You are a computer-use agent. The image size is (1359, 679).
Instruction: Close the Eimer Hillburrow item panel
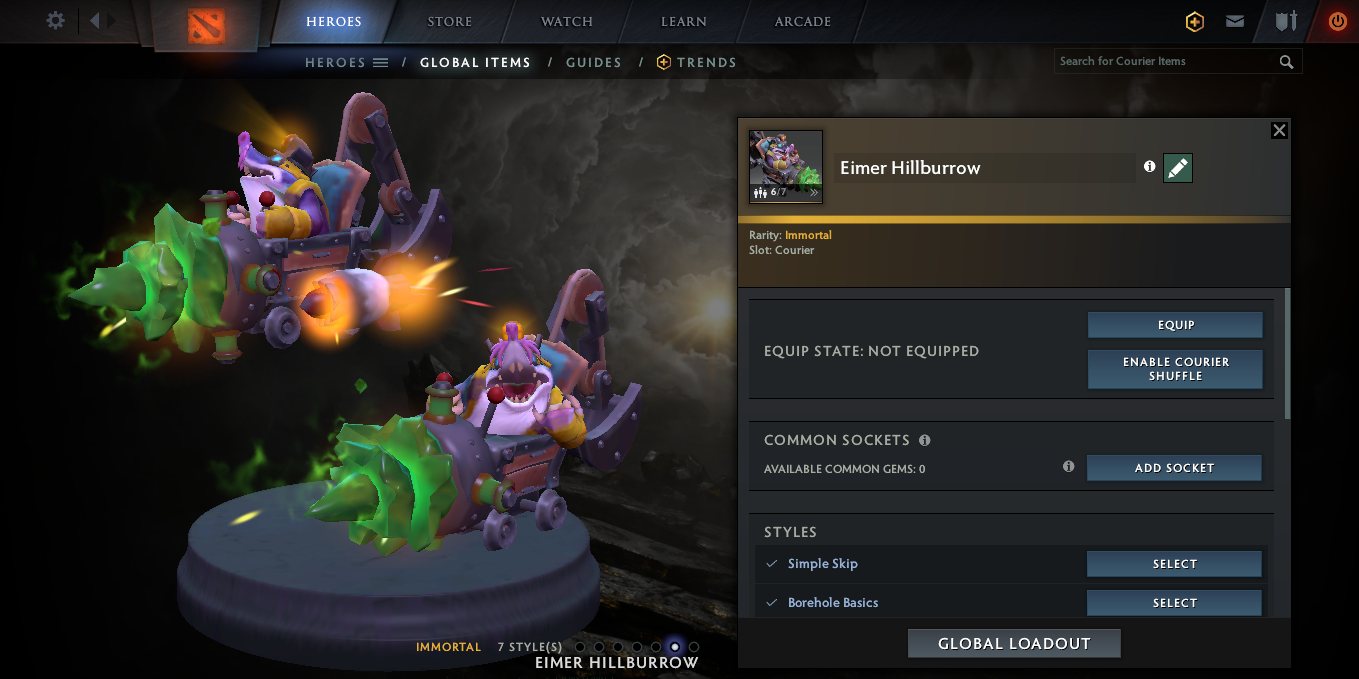click(x=1278, y=131)
